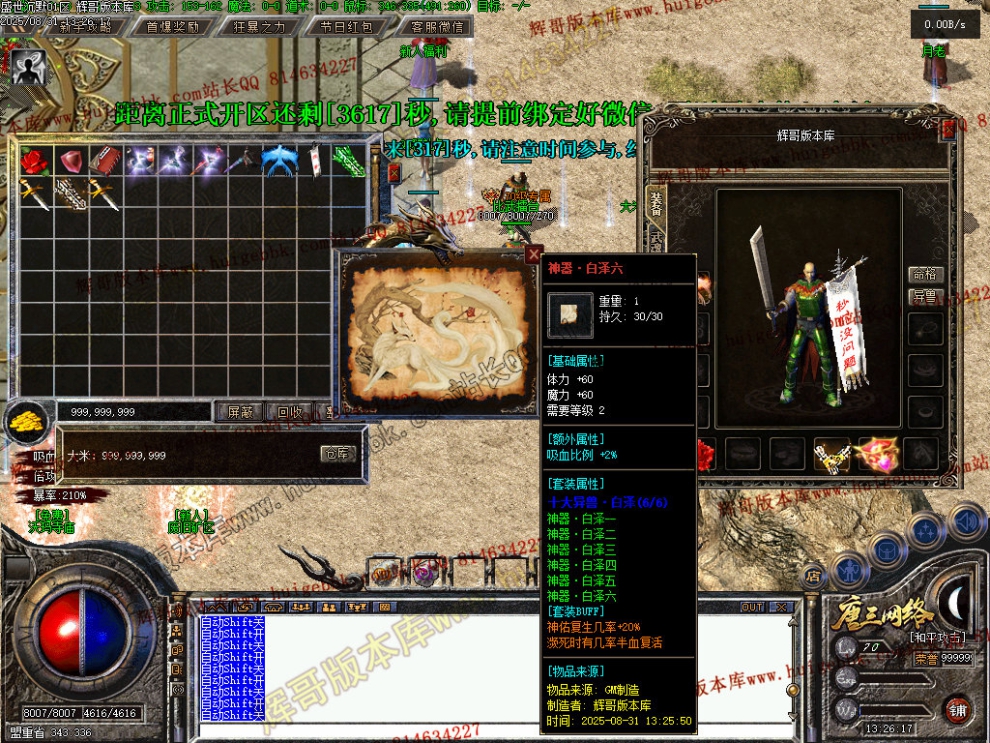Select the red book item in bag
This screenshot has width=990, height=743.
tap(105, 160)
